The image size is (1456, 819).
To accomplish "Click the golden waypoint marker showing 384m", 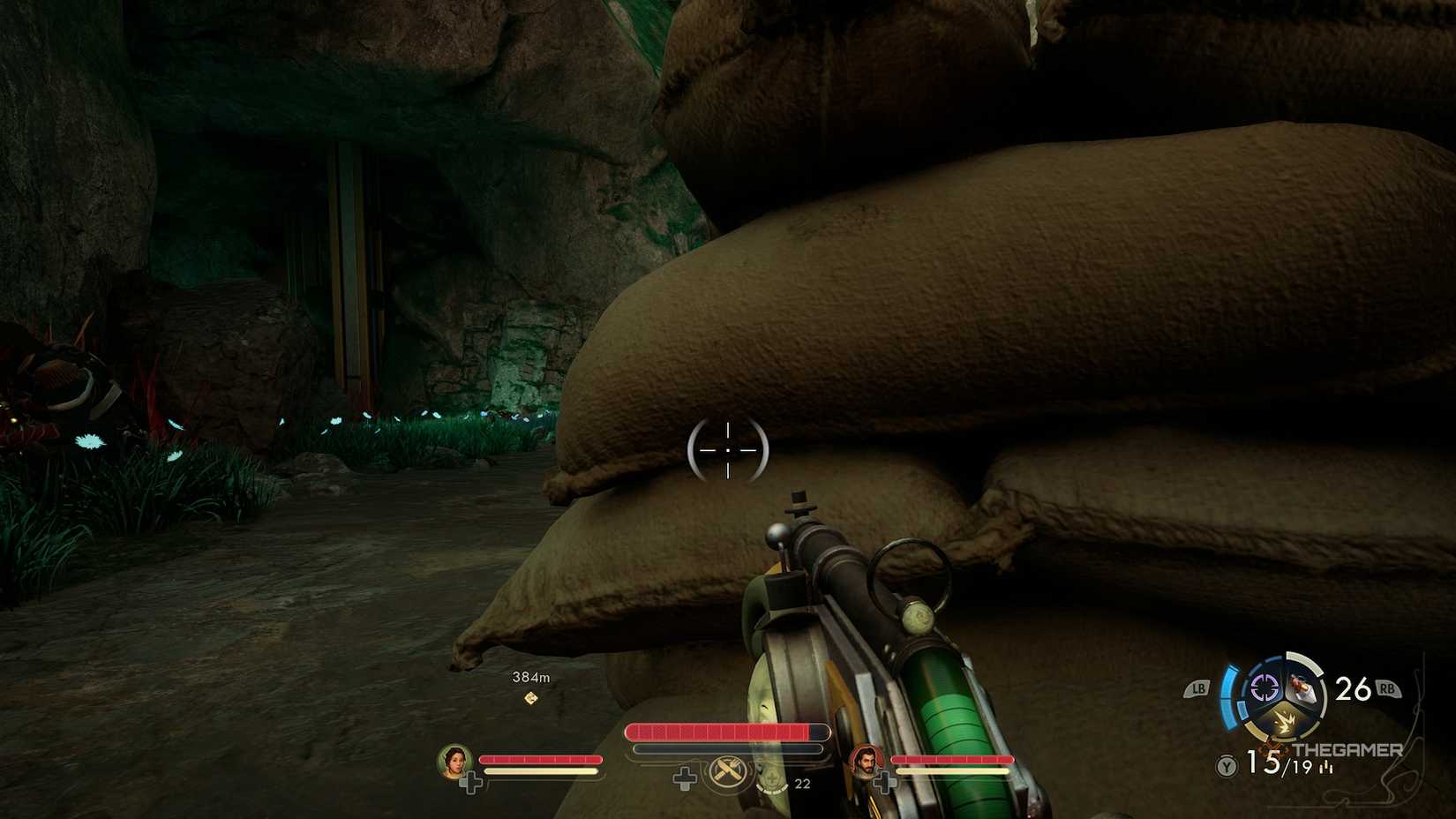I will (529, 698).
